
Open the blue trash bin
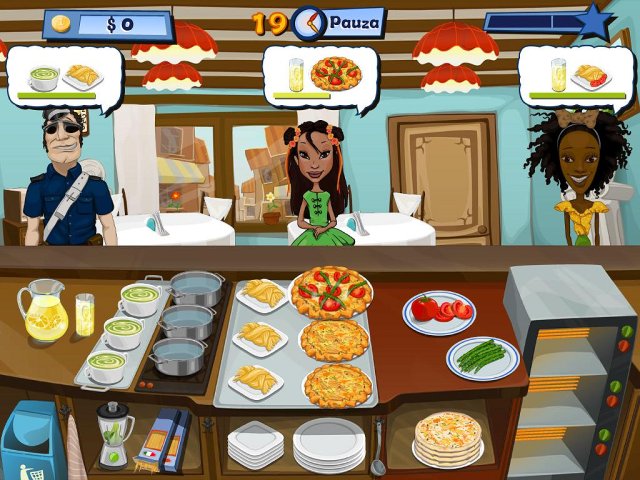pyautogui.click(x=29, y=440)
